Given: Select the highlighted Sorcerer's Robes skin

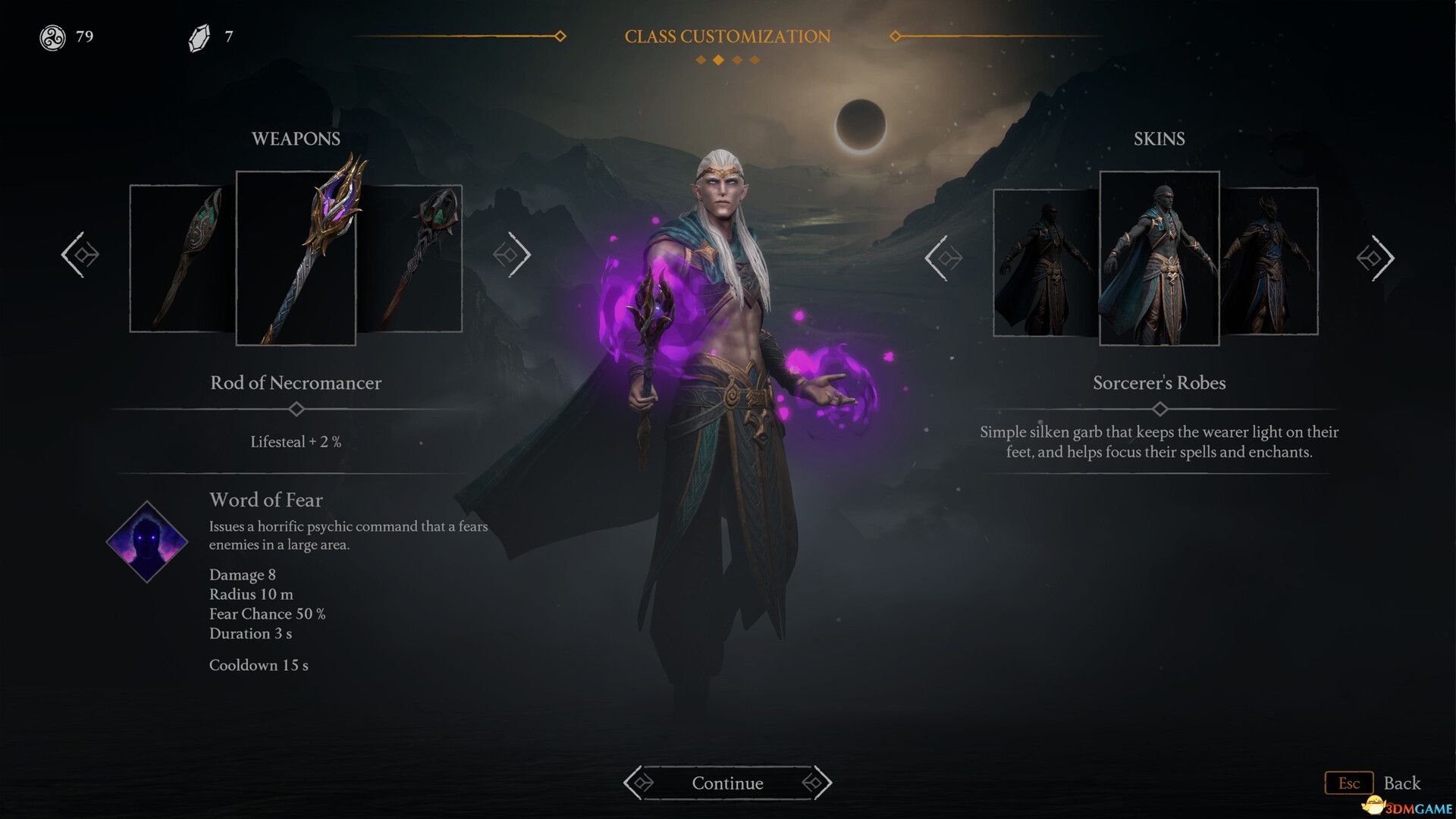Looking at the screenshot, I should pos(1159,258).
